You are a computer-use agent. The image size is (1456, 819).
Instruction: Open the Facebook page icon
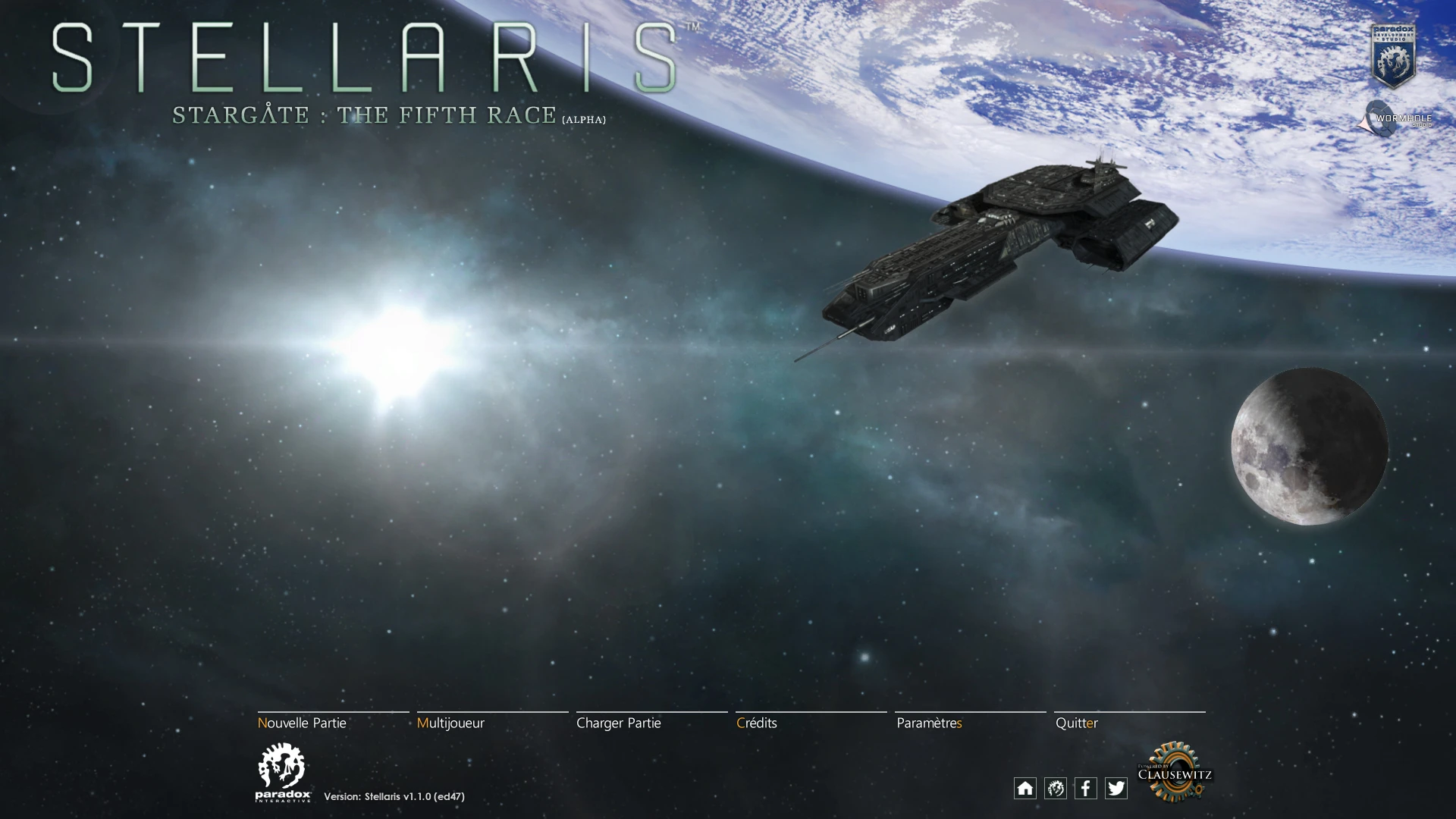pos(1086,788)
